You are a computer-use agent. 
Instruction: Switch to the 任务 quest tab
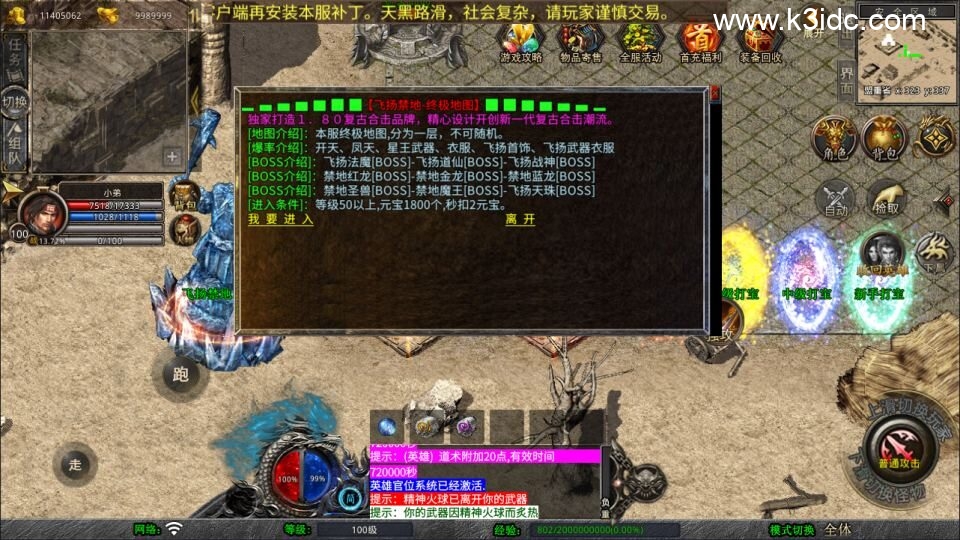pos(15,57)
